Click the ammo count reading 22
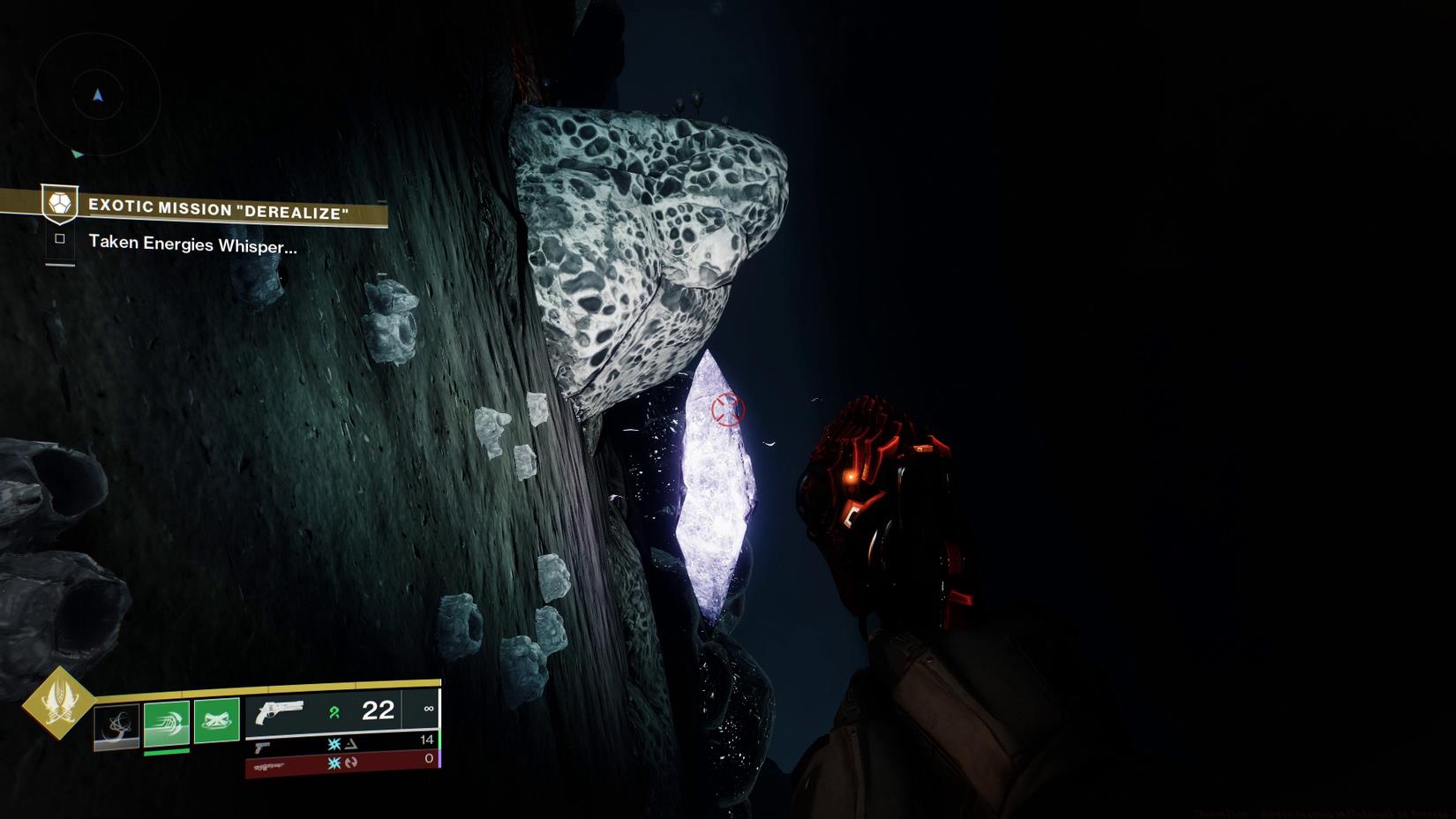Viewport: 1456px width, 819px height. tap(377, 710)
